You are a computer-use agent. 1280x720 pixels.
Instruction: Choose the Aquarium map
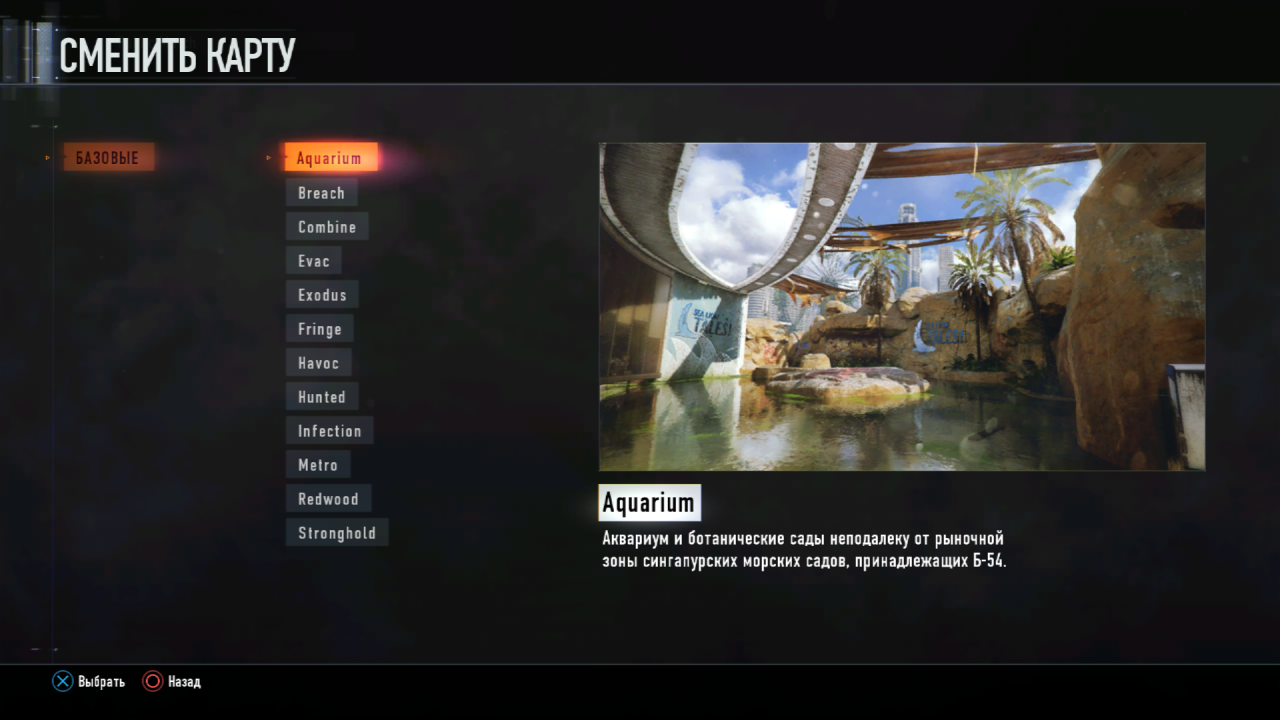click(x=330, y=158)
